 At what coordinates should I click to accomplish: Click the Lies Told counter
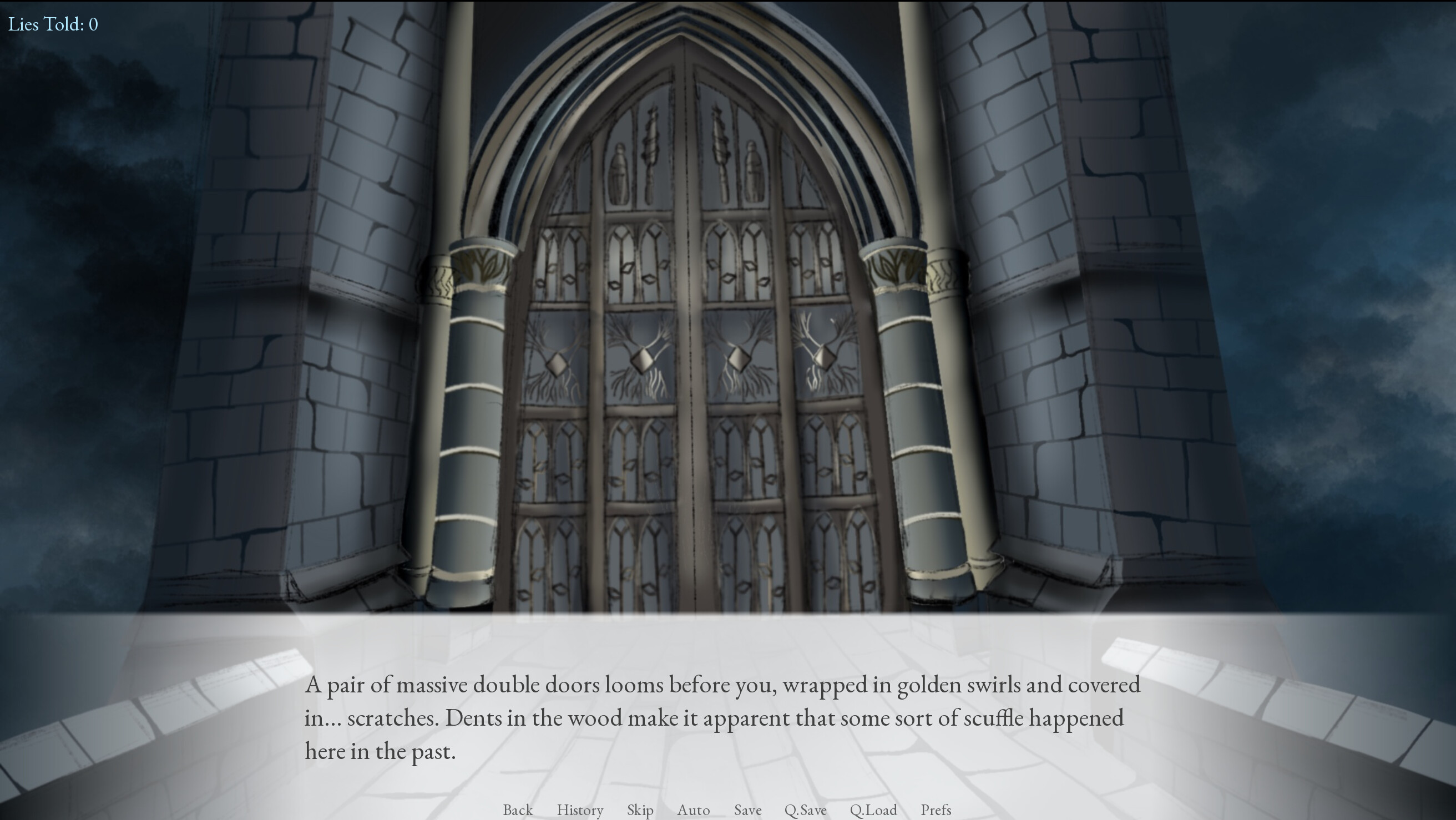tap(54, 24)
